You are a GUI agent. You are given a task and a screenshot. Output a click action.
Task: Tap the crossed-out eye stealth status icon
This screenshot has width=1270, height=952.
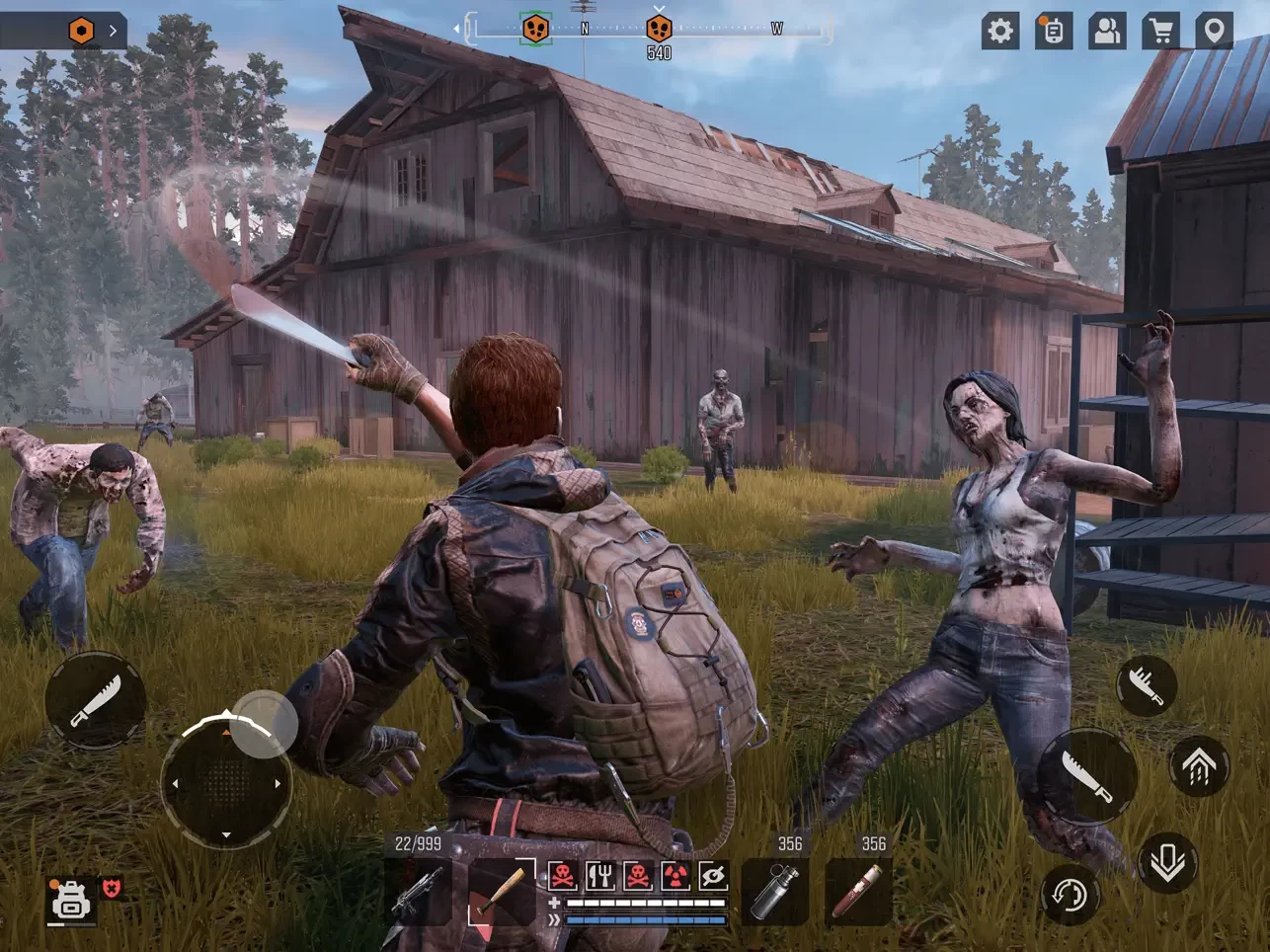[712, 875]
